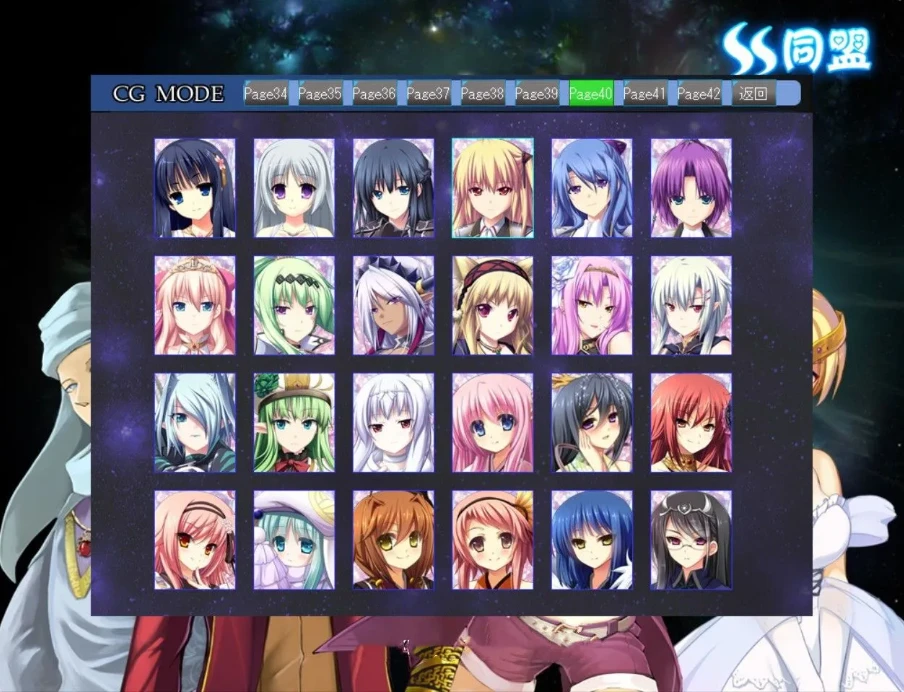Select the teal-haired girl in white hood
This screenshot has height=692, width=904.
point(294,540)
